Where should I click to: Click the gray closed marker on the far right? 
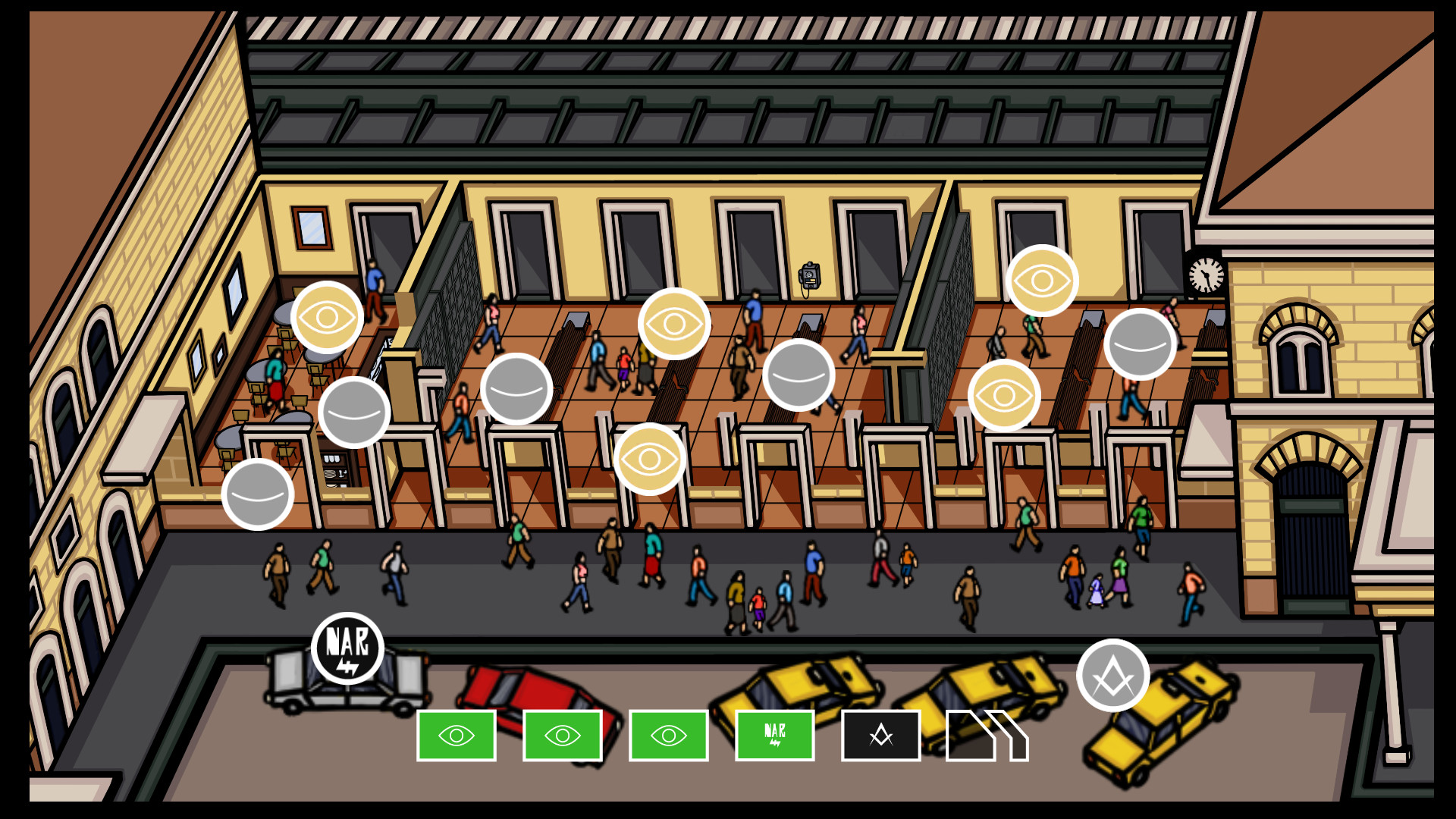(x=1139, y=344)
